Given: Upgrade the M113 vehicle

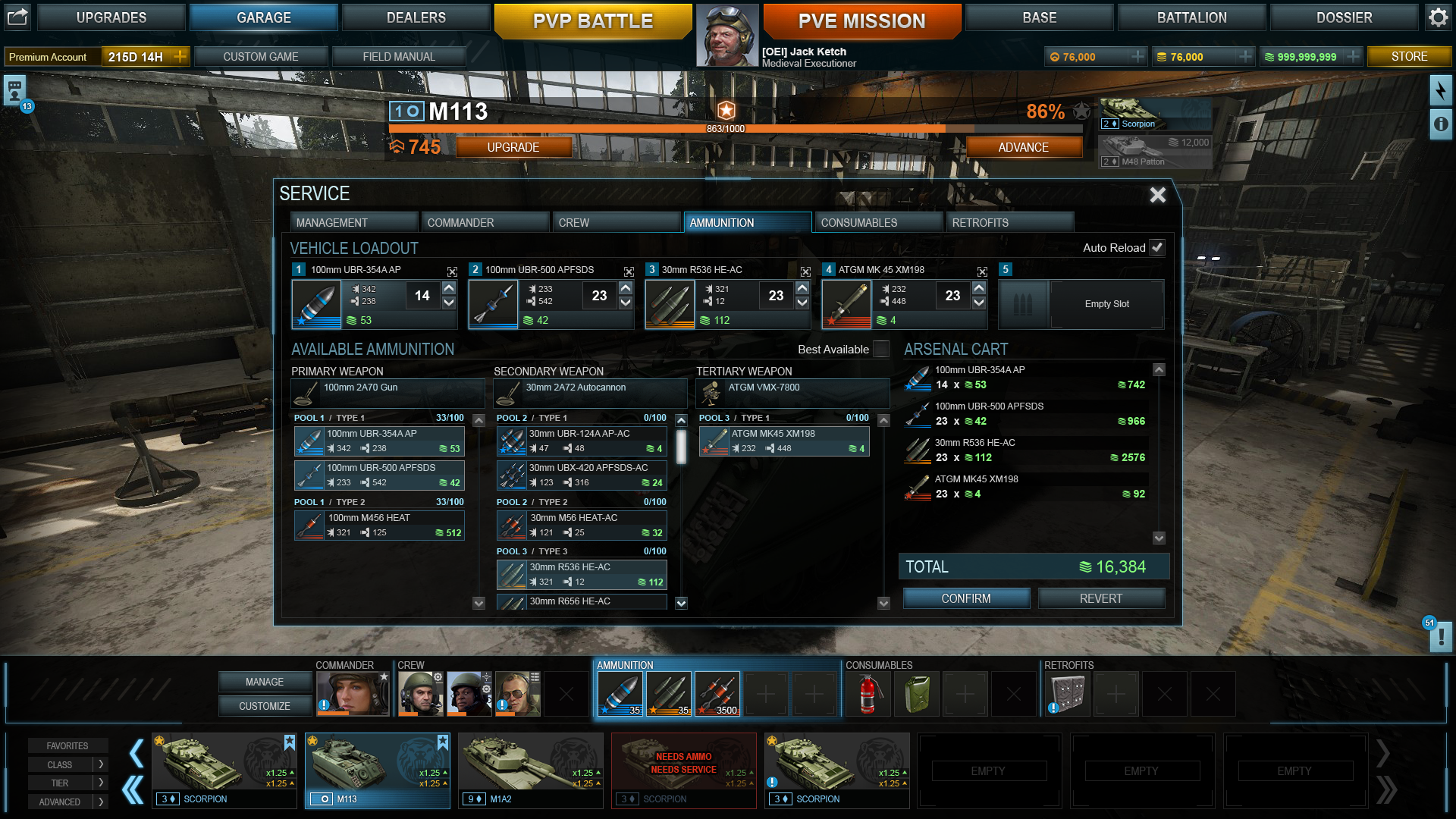Looking at the screenshot, I should click(x=513, y=147).
